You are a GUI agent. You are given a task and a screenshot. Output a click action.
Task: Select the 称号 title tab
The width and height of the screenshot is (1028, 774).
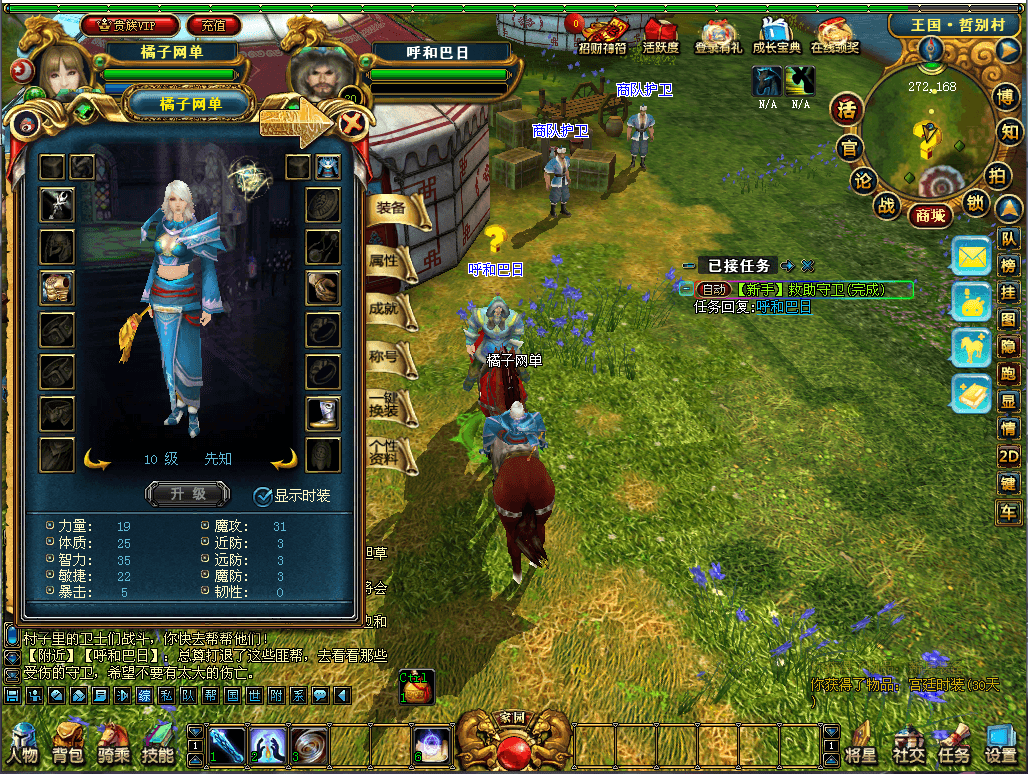pos(386,357)
